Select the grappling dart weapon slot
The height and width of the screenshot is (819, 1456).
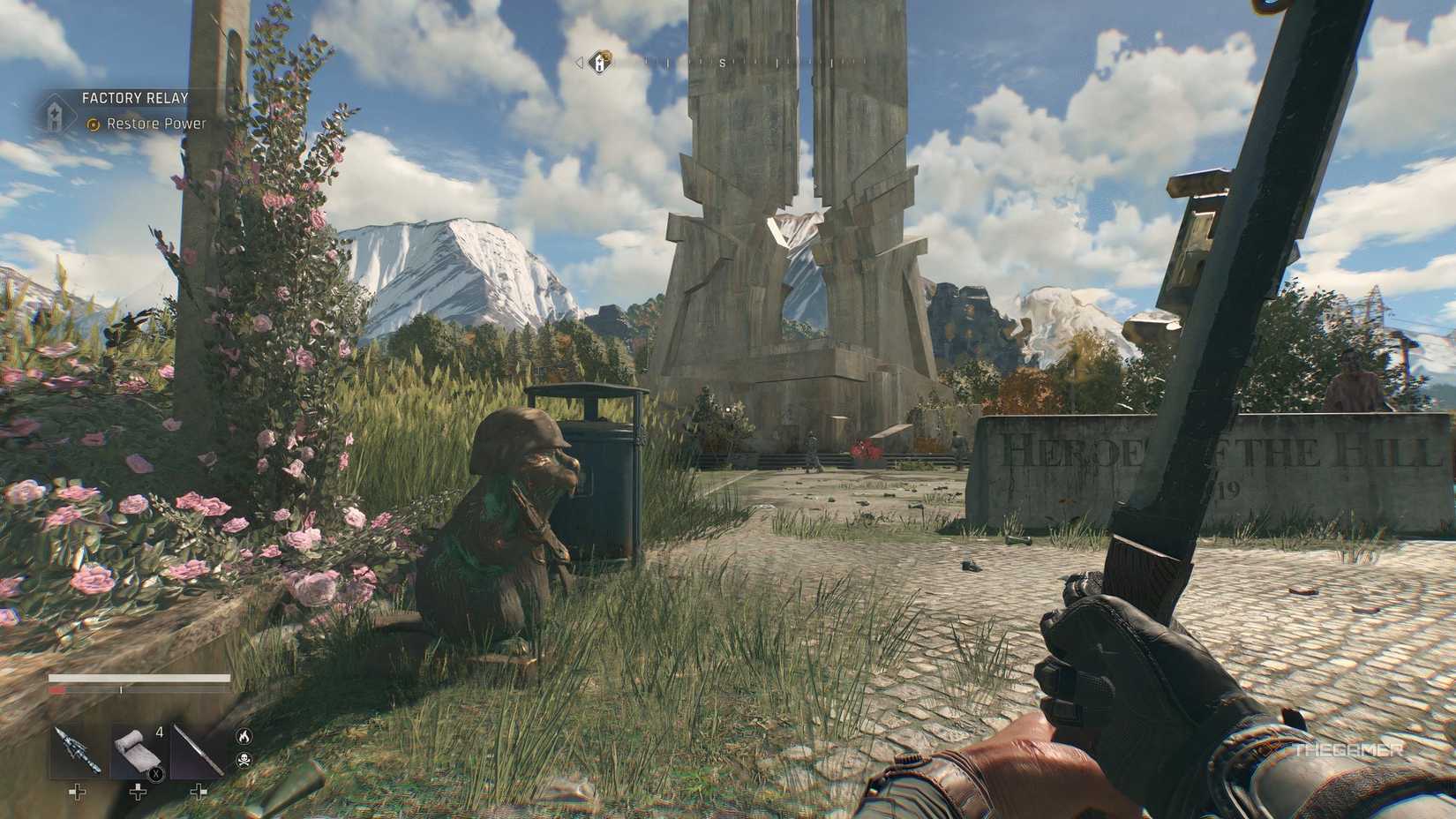point(77,751)
